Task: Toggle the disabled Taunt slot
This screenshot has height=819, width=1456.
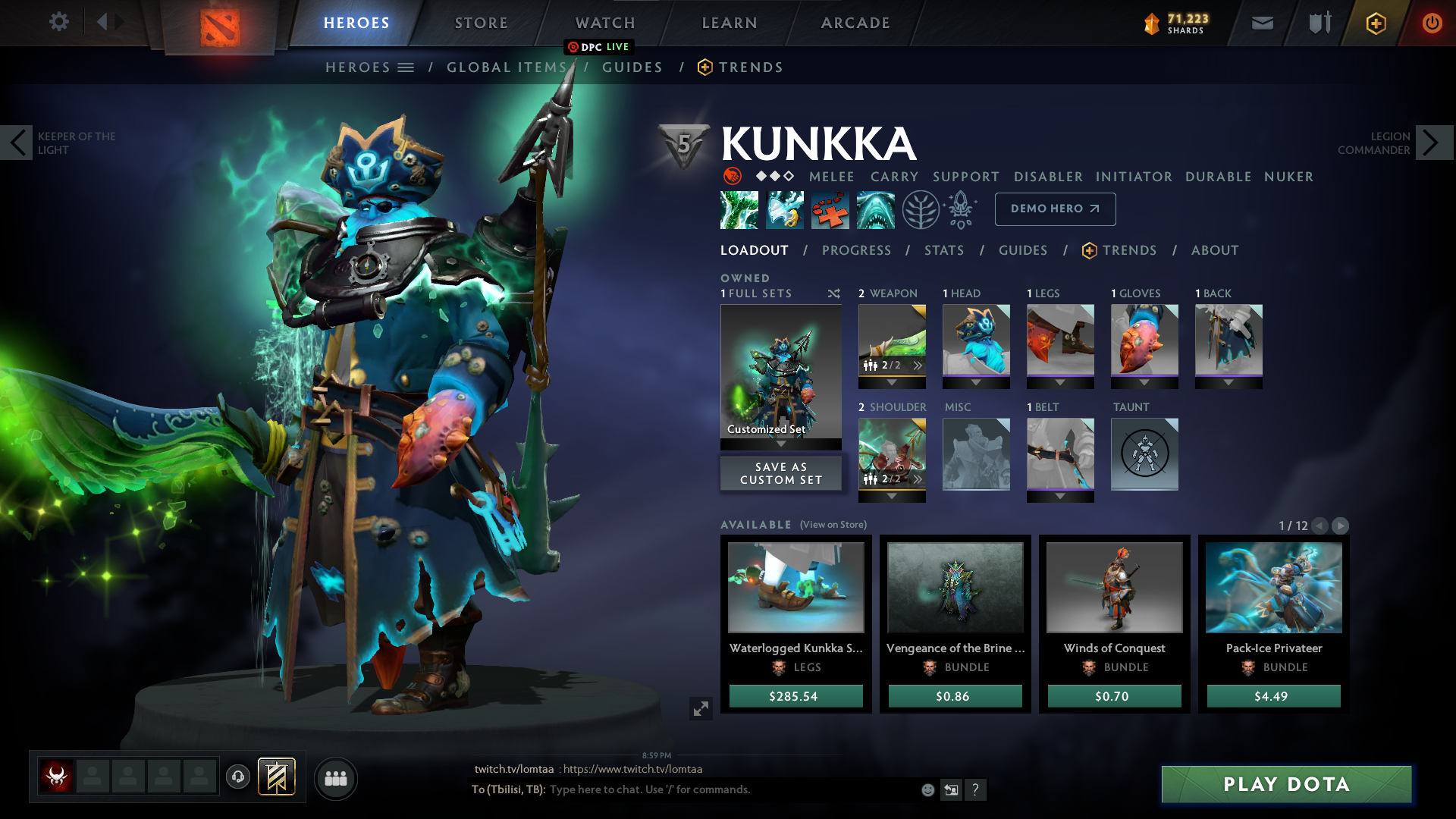Action: [x=1144, y=453]
